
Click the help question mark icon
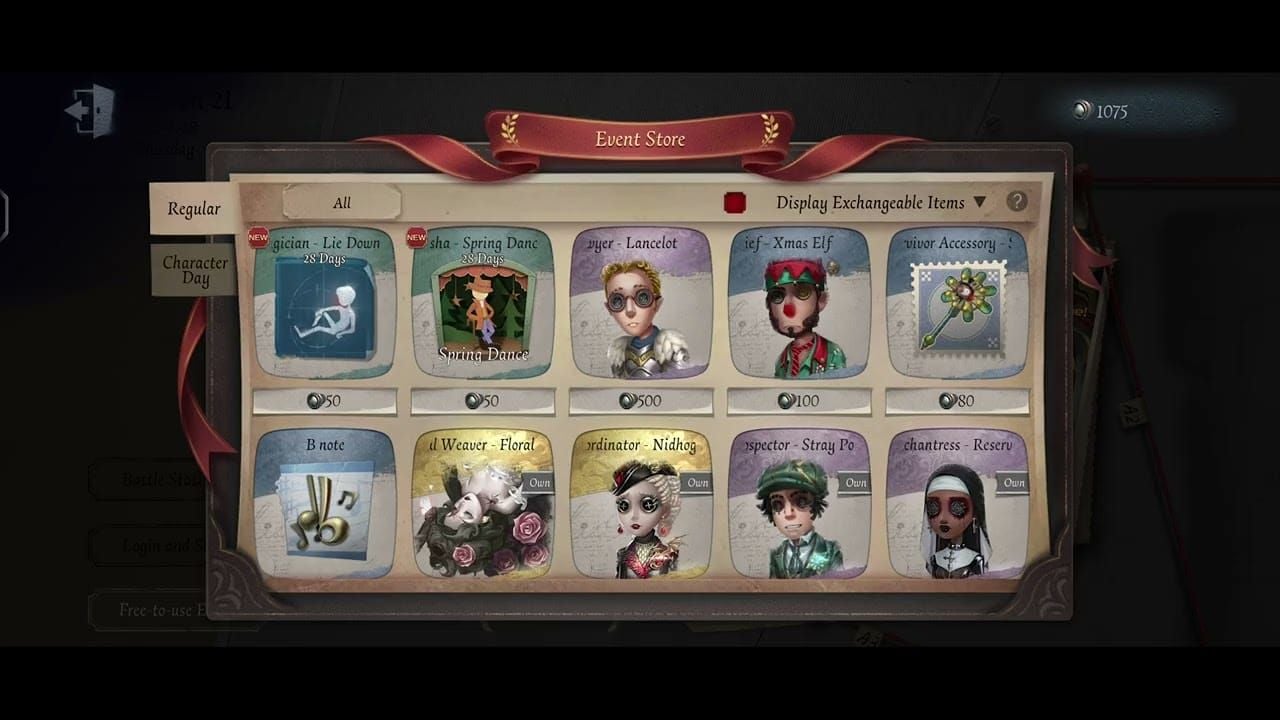point(1018,202)
